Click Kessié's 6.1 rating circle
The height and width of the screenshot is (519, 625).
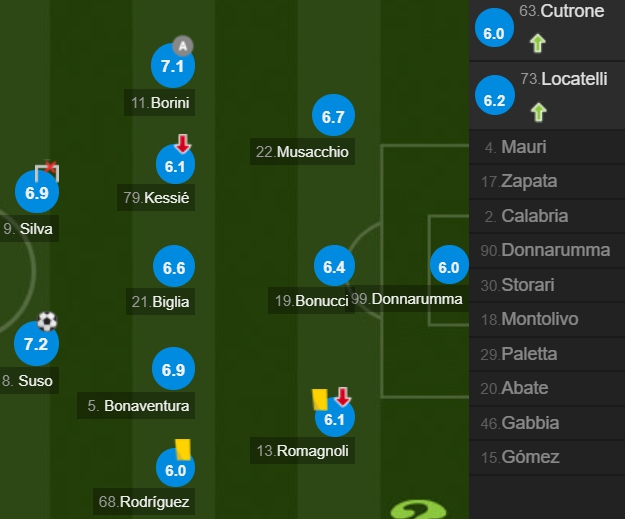[x=175, y=166]
